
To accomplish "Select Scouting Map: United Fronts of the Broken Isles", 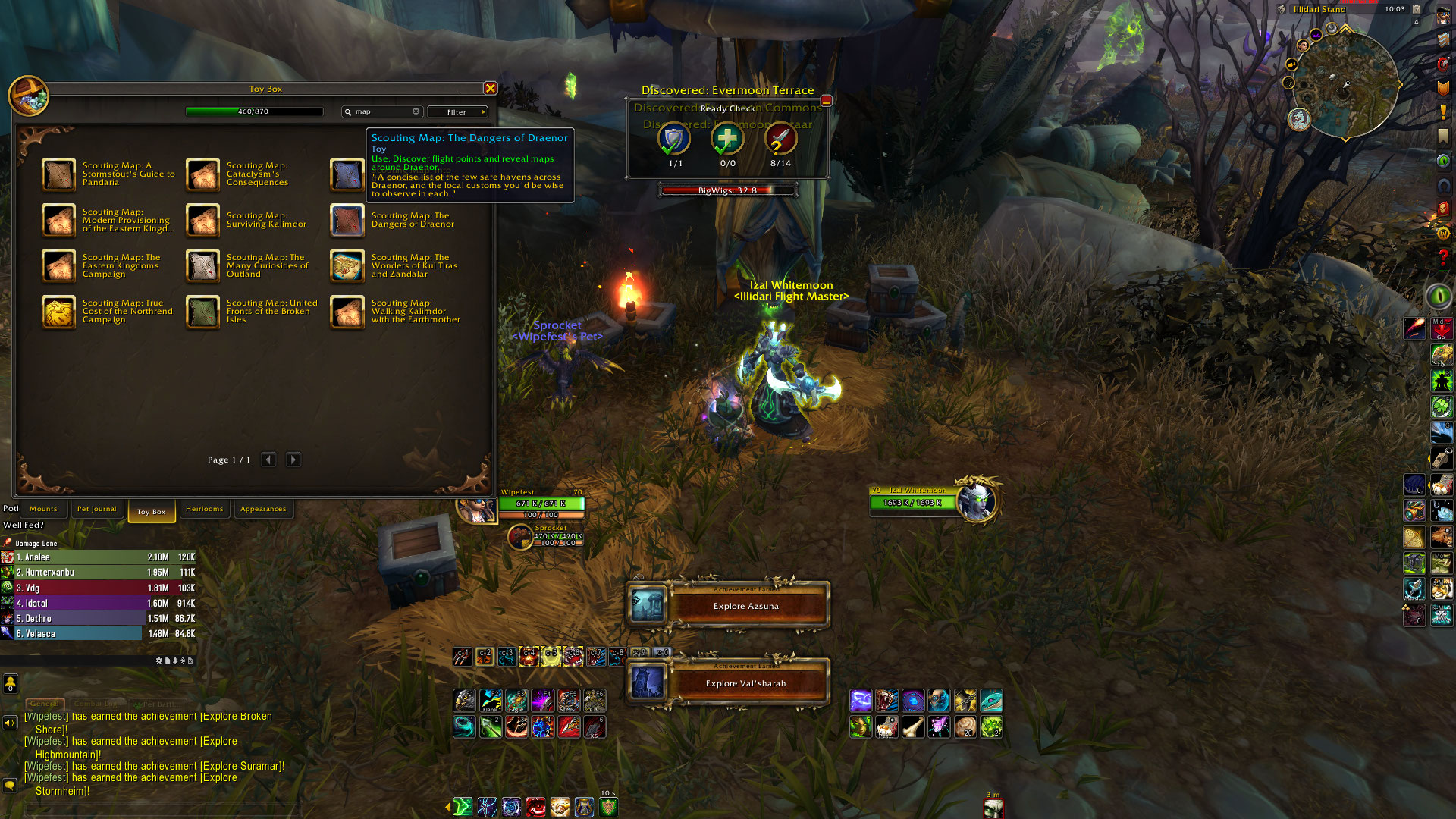I will (203, 312).
